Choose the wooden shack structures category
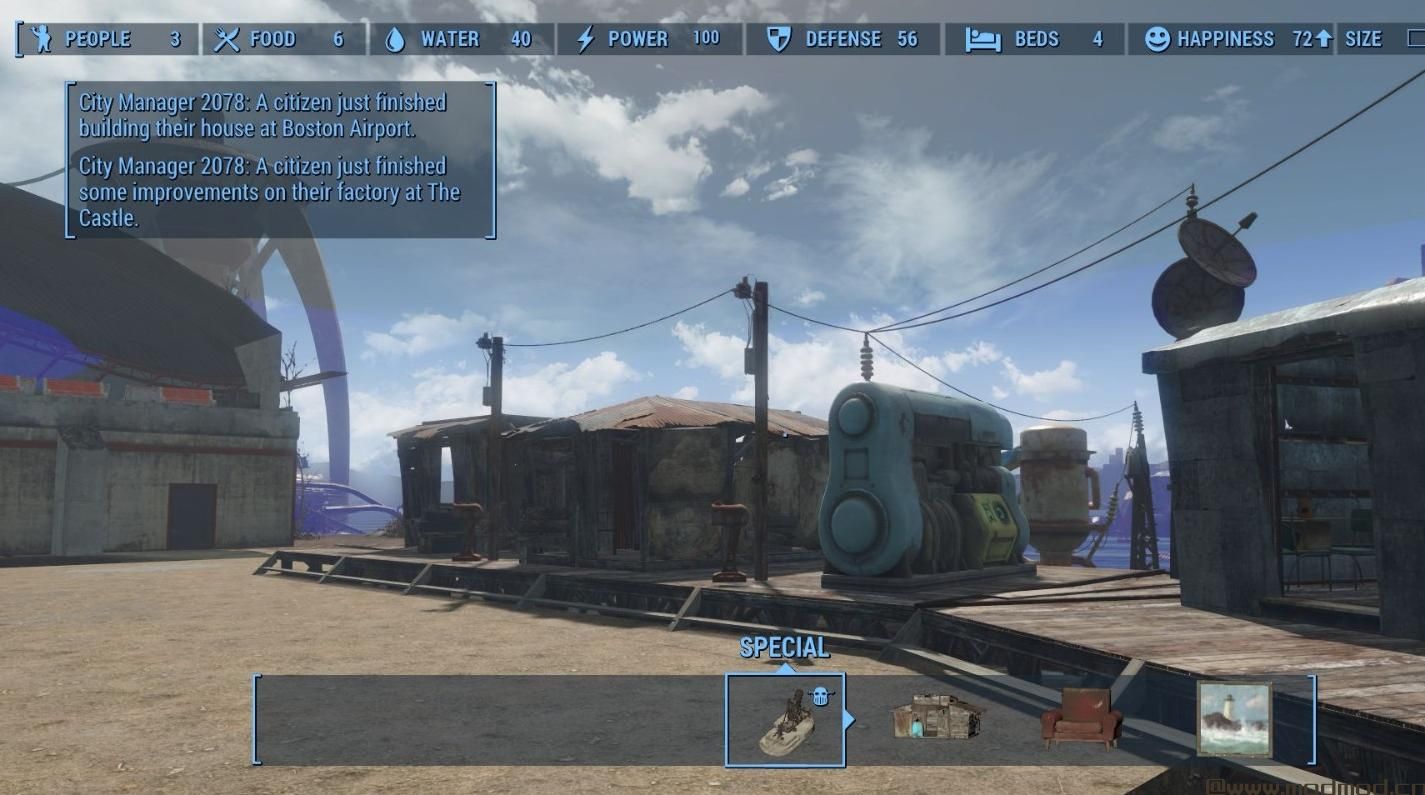The width and height of the screenshot is (1425, 795). coord(937,718)
